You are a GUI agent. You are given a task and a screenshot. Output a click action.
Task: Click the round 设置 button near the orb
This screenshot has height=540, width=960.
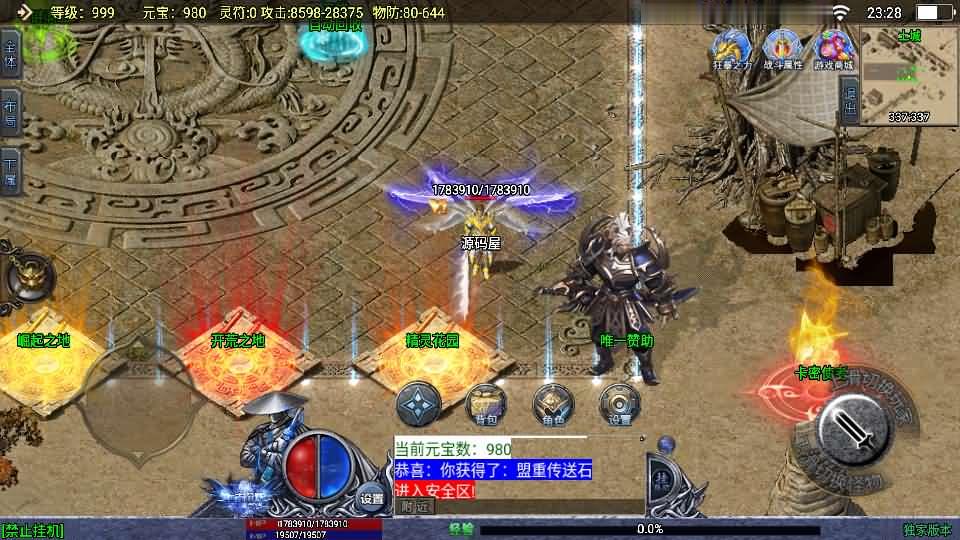tap(372, 498)
